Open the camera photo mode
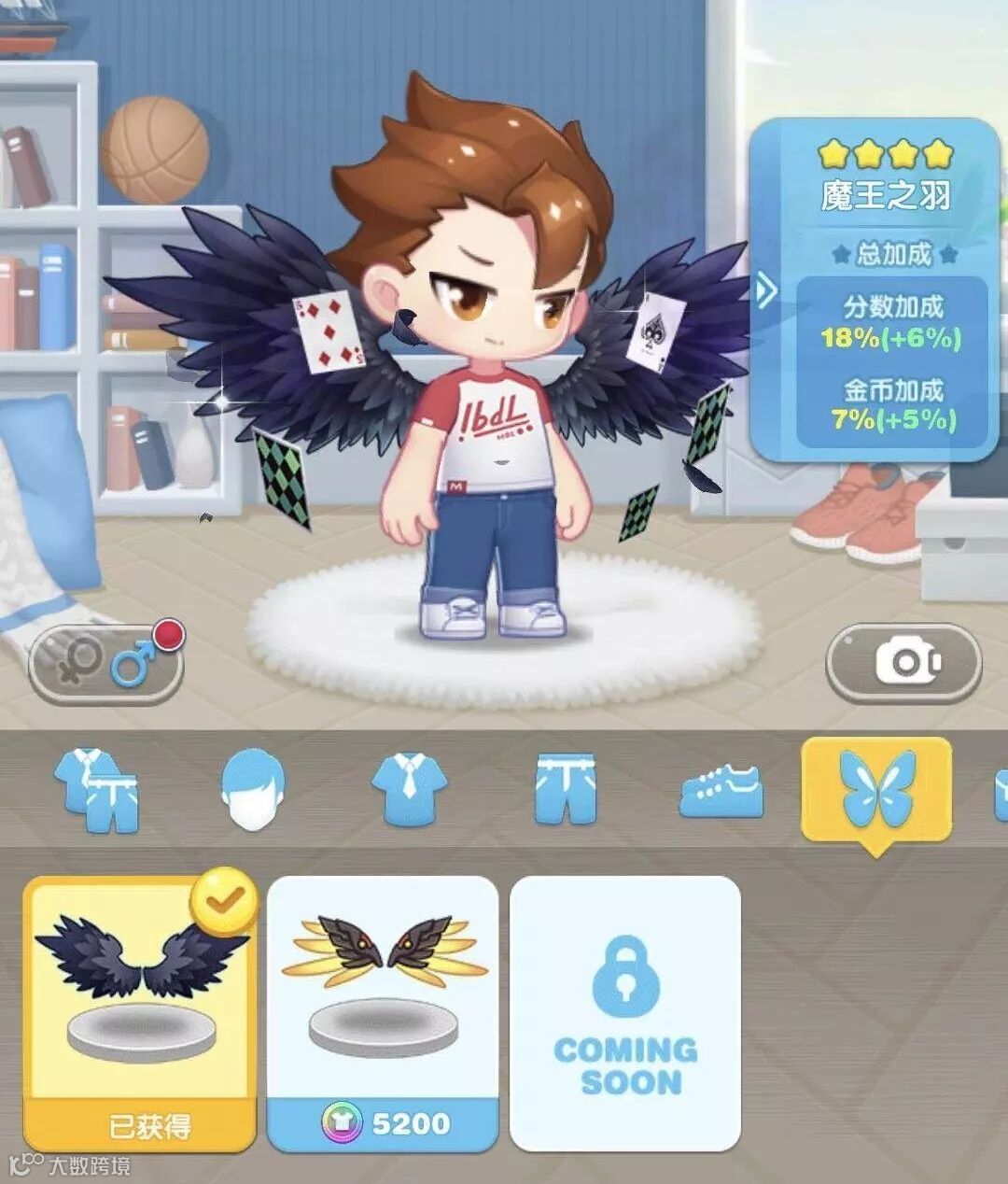 [x=903, y=662]
